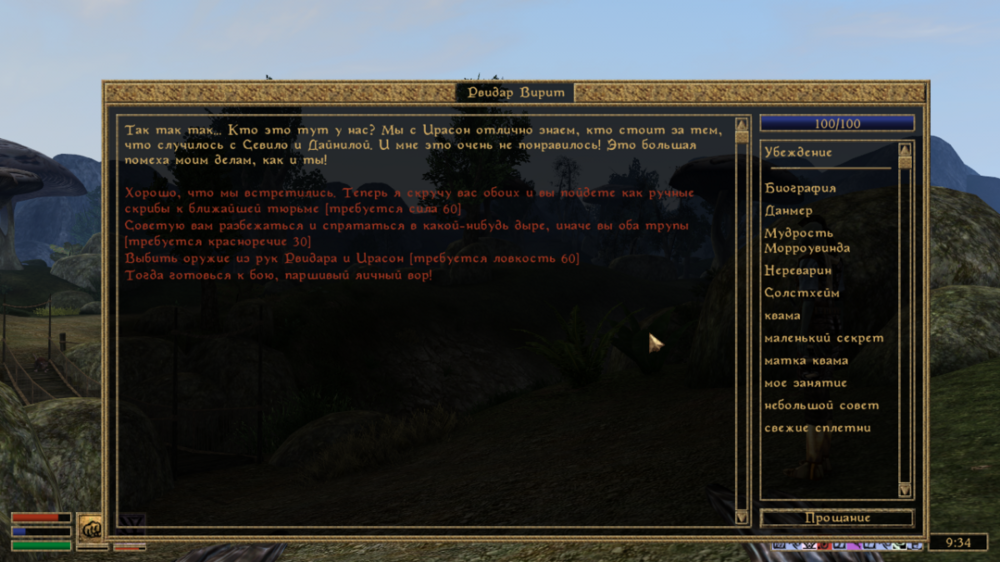This screenshot has width=1000, height=562.
Task: Ask about матка квама
Action: coord(806,360)
